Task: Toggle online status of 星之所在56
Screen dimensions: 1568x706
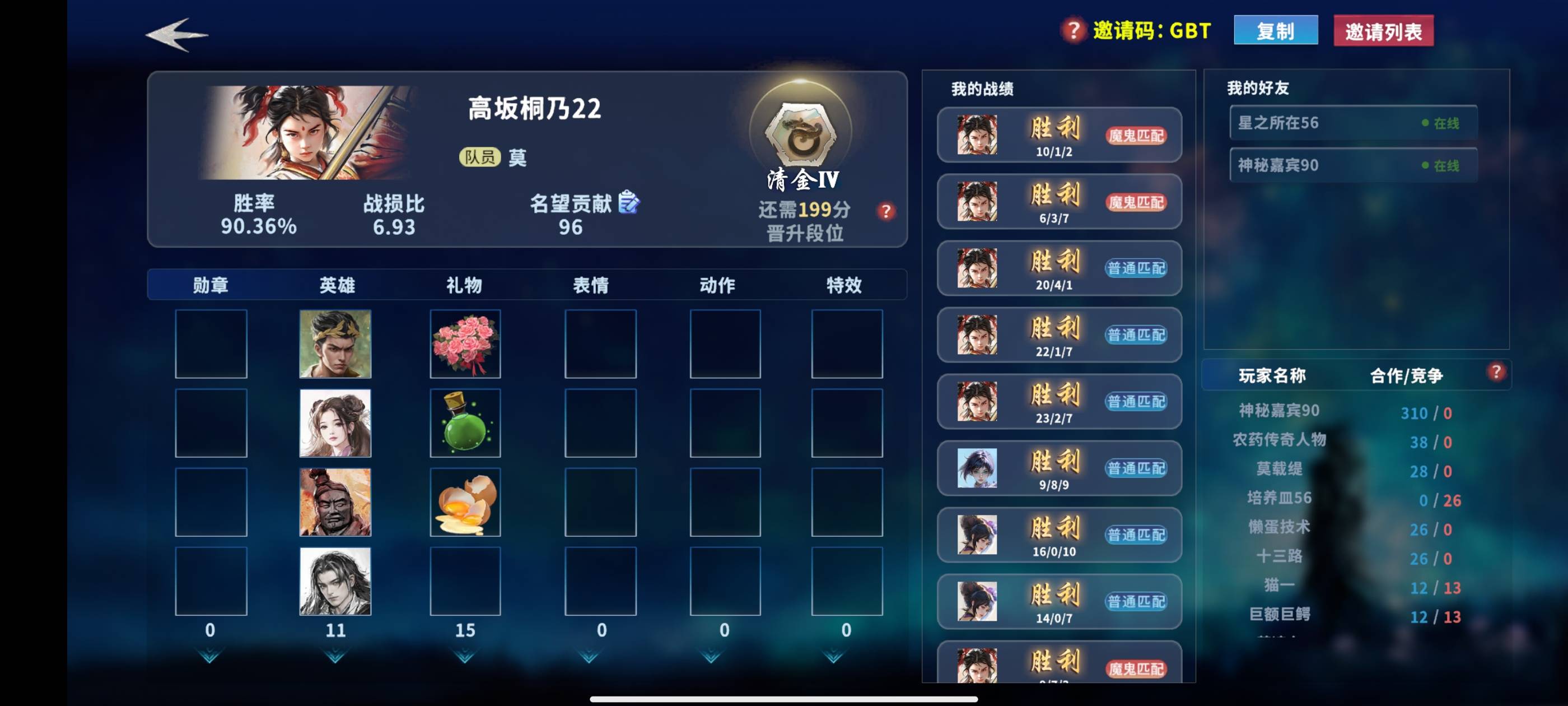Action: [x=1448, y=123]
